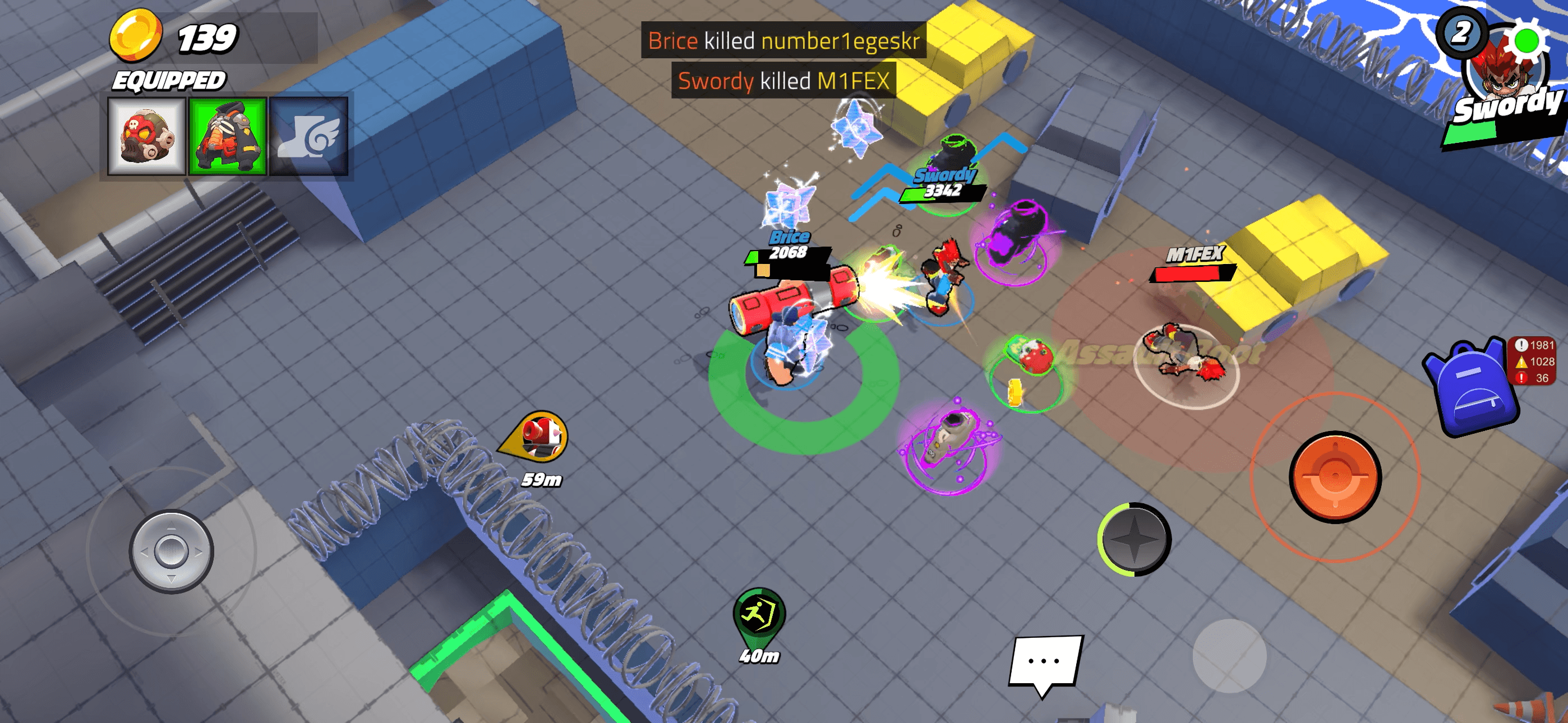This screenshot has height=723, width=1568.
Task: Select the red cannon 59m waypoint marker
Action: (x=537, y=435)
